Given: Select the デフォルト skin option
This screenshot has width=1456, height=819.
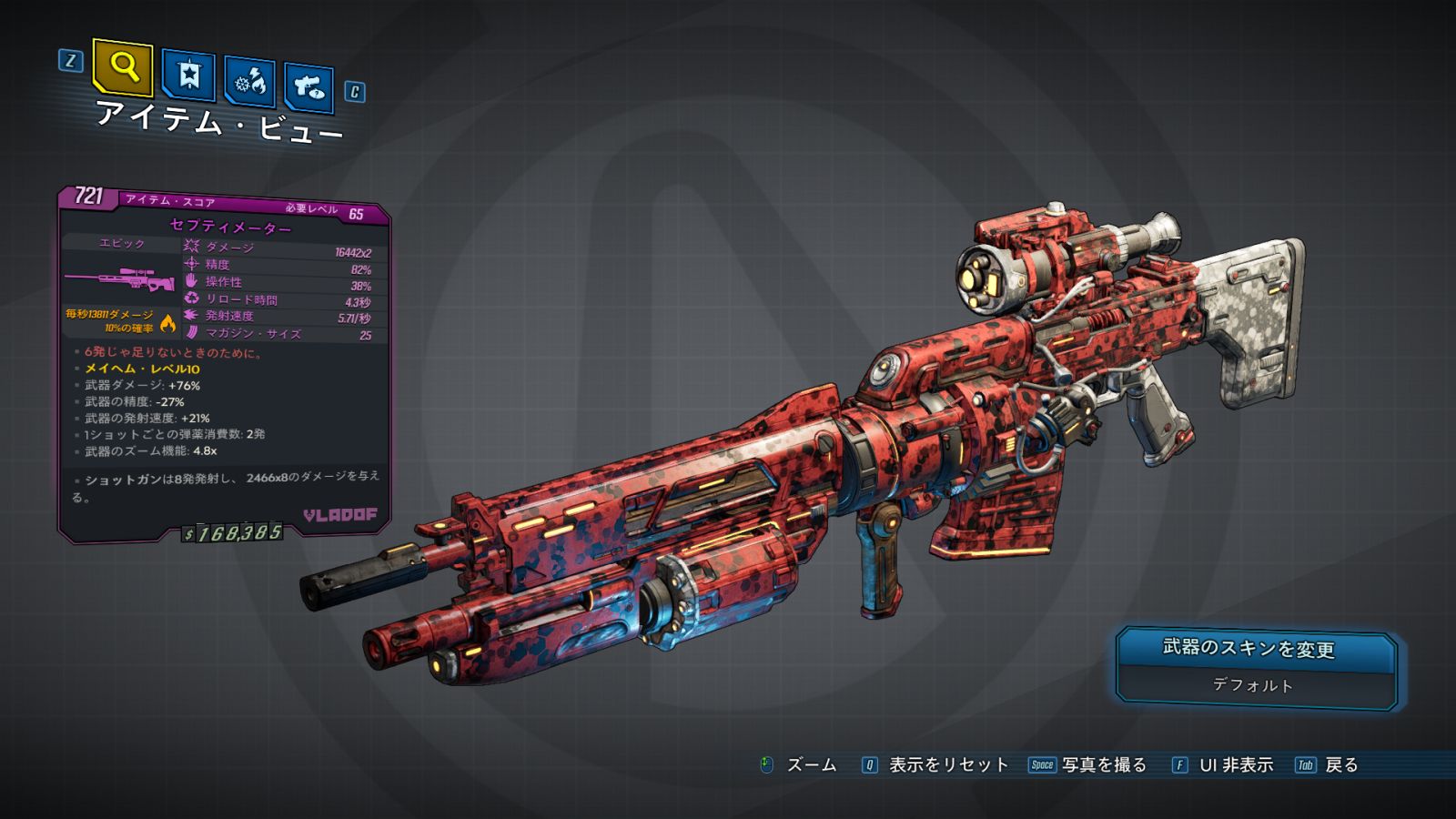Looking at the screenshot, I should click(x=1253, y=685).
